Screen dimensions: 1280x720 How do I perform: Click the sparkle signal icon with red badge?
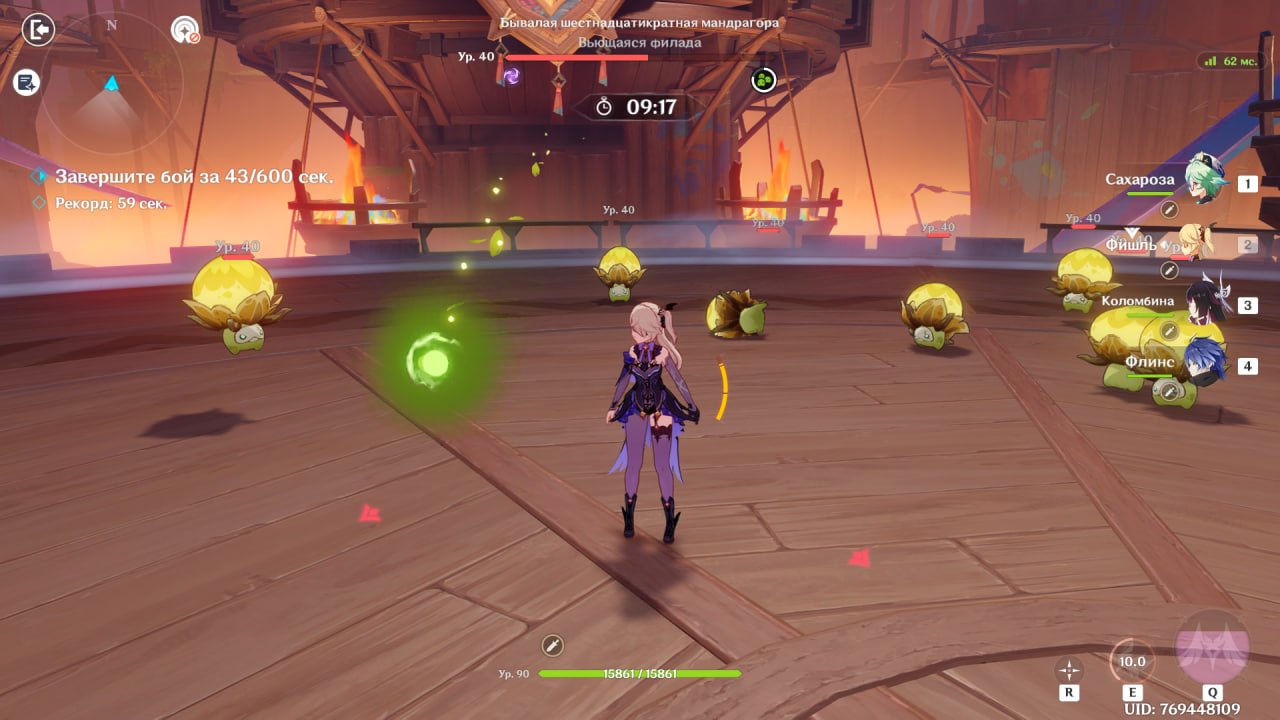185,30
